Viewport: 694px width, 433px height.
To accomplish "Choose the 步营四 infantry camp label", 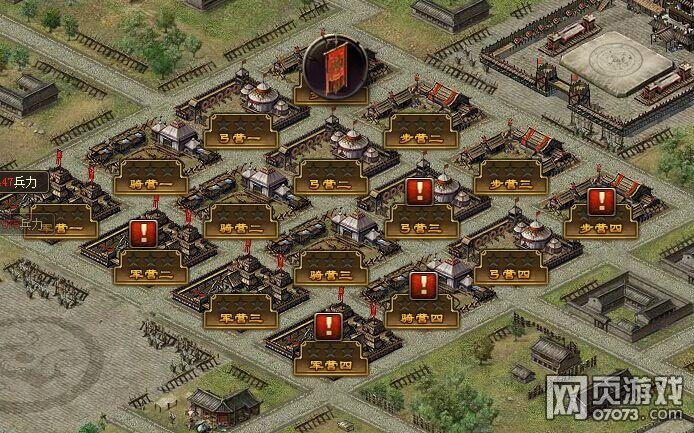I will pyautogui.click(x=601, y=224).
